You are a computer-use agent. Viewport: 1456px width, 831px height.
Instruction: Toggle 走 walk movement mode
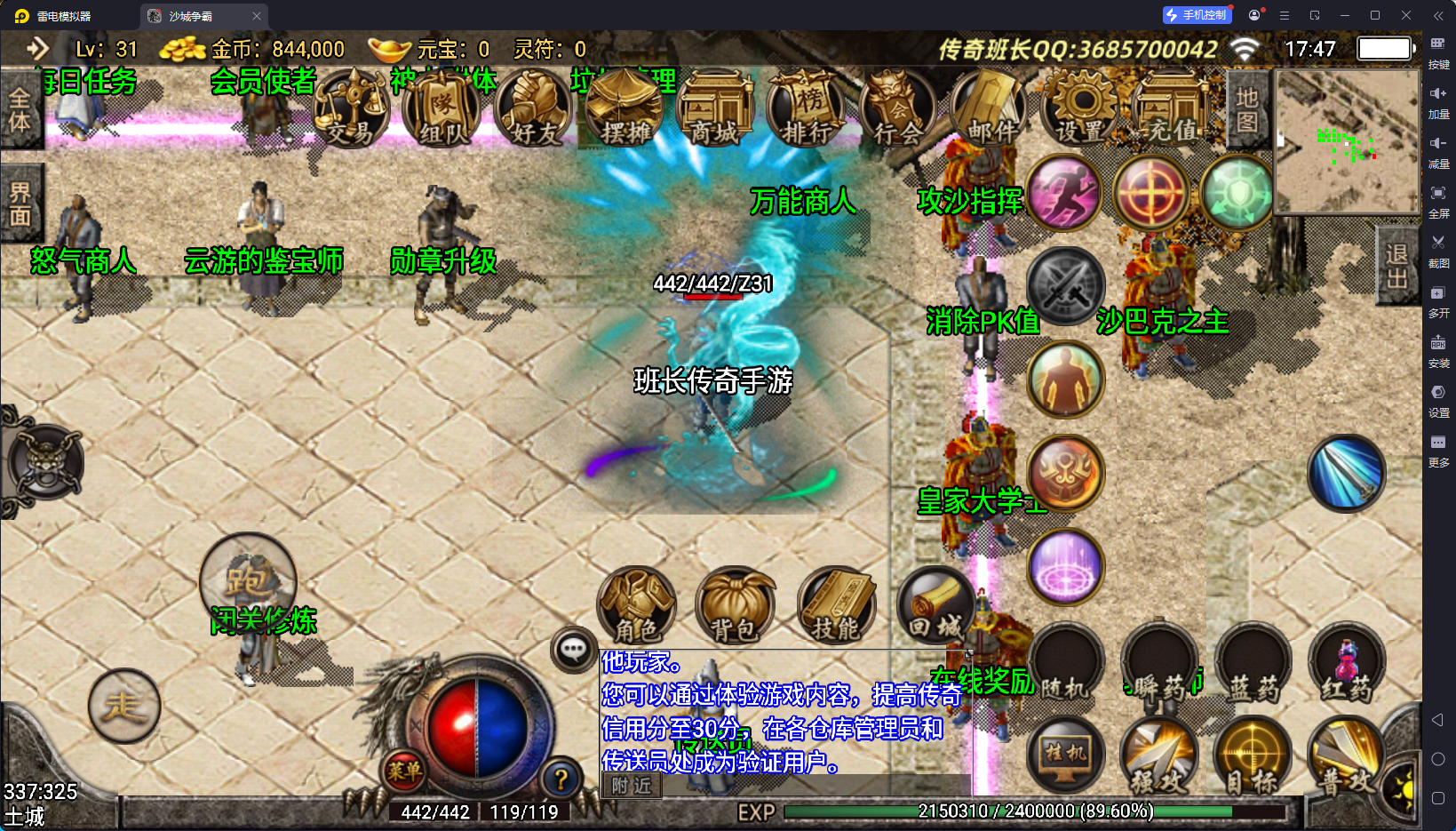click(124, 707)
